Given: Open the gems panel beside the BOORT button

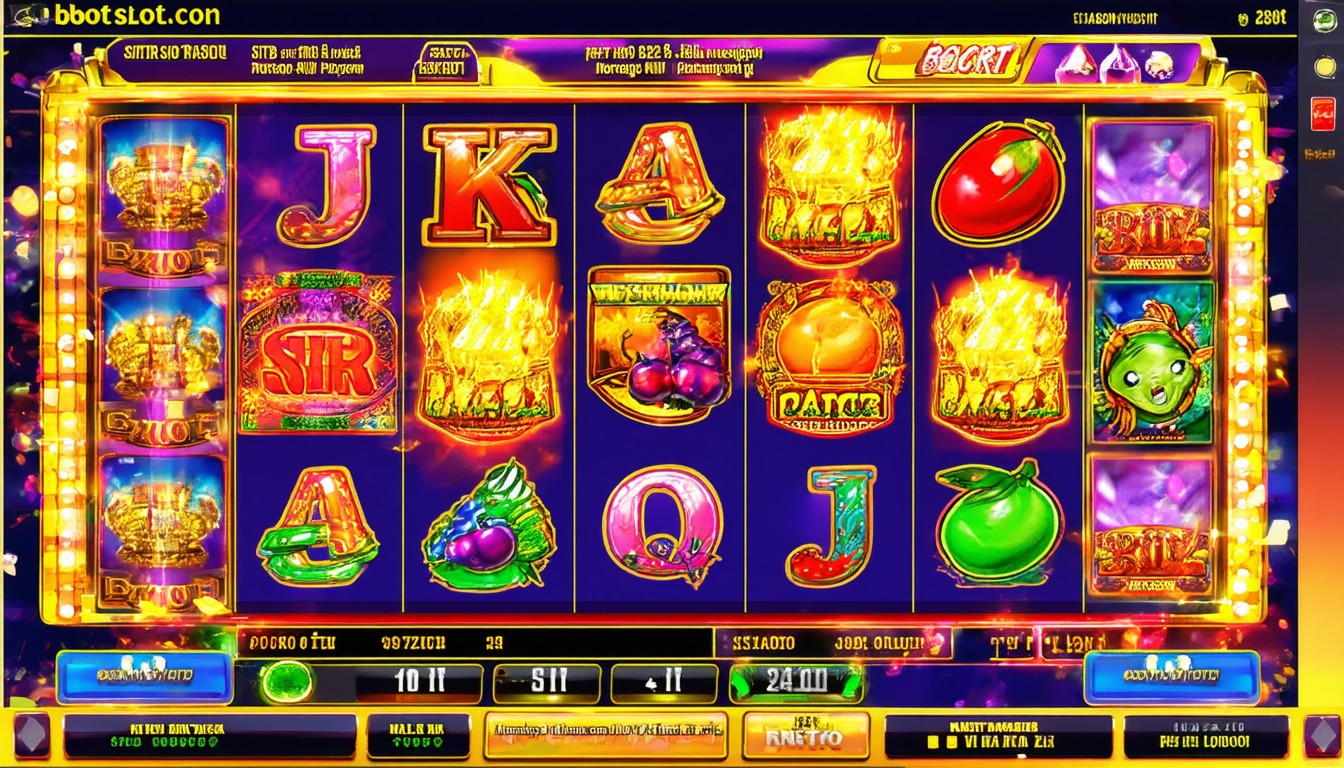Looking at the screenshot, I should (x=1115, y=64).
